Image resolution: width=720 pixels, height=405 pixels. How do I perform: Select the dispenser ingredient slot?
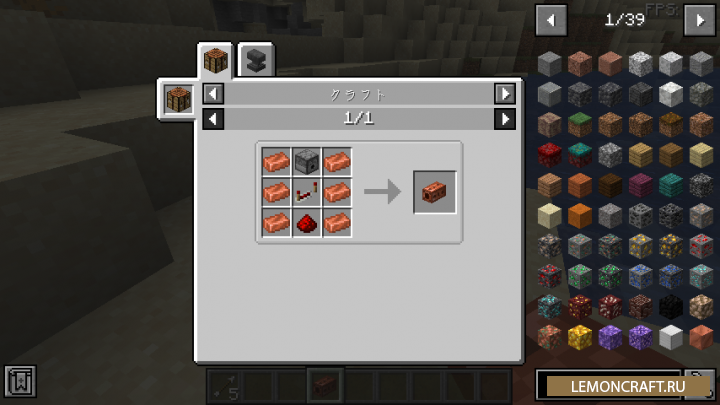(307, 161)
